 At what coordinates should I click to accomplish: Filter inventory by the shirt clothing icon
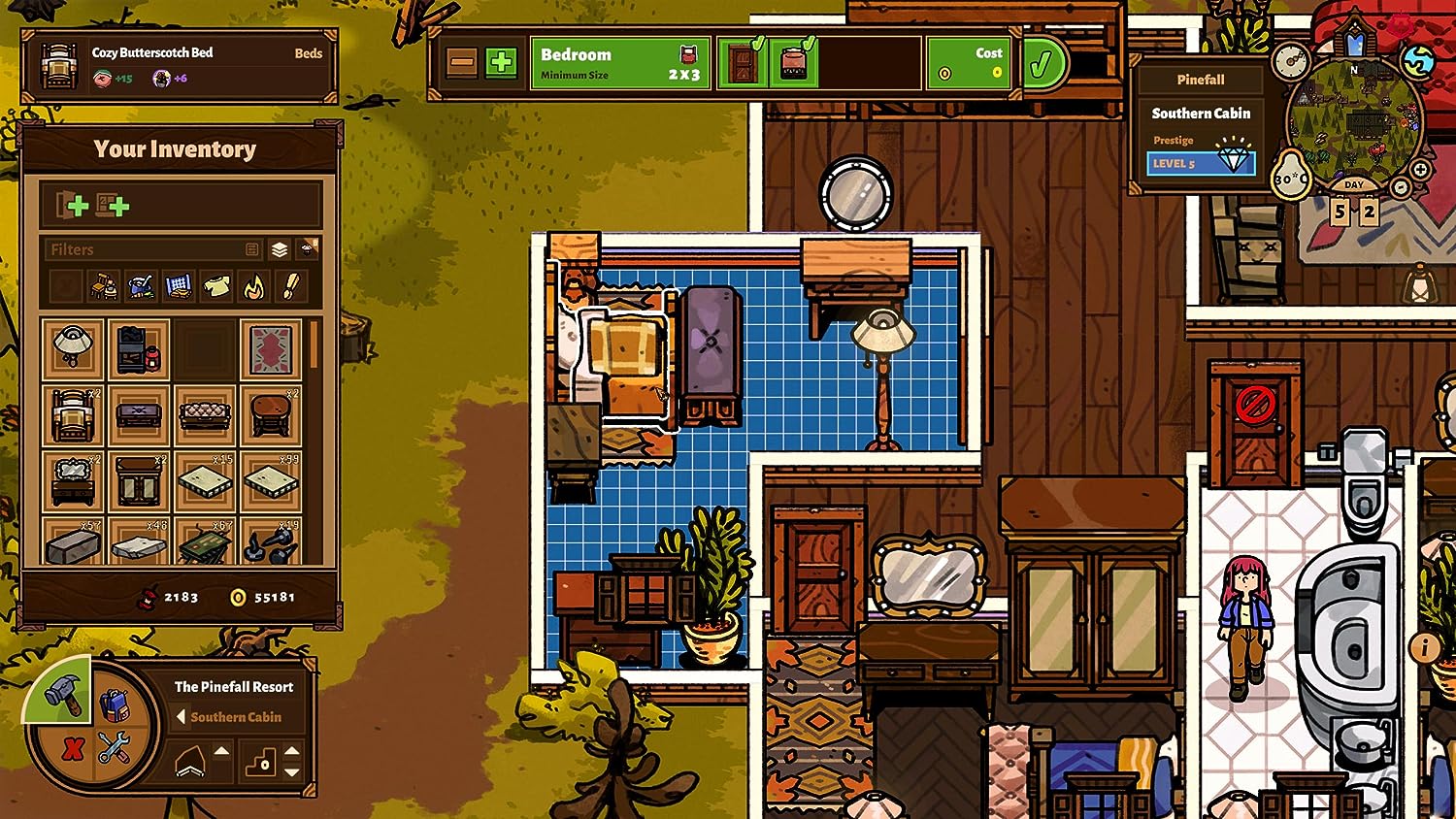coord(216,286)
